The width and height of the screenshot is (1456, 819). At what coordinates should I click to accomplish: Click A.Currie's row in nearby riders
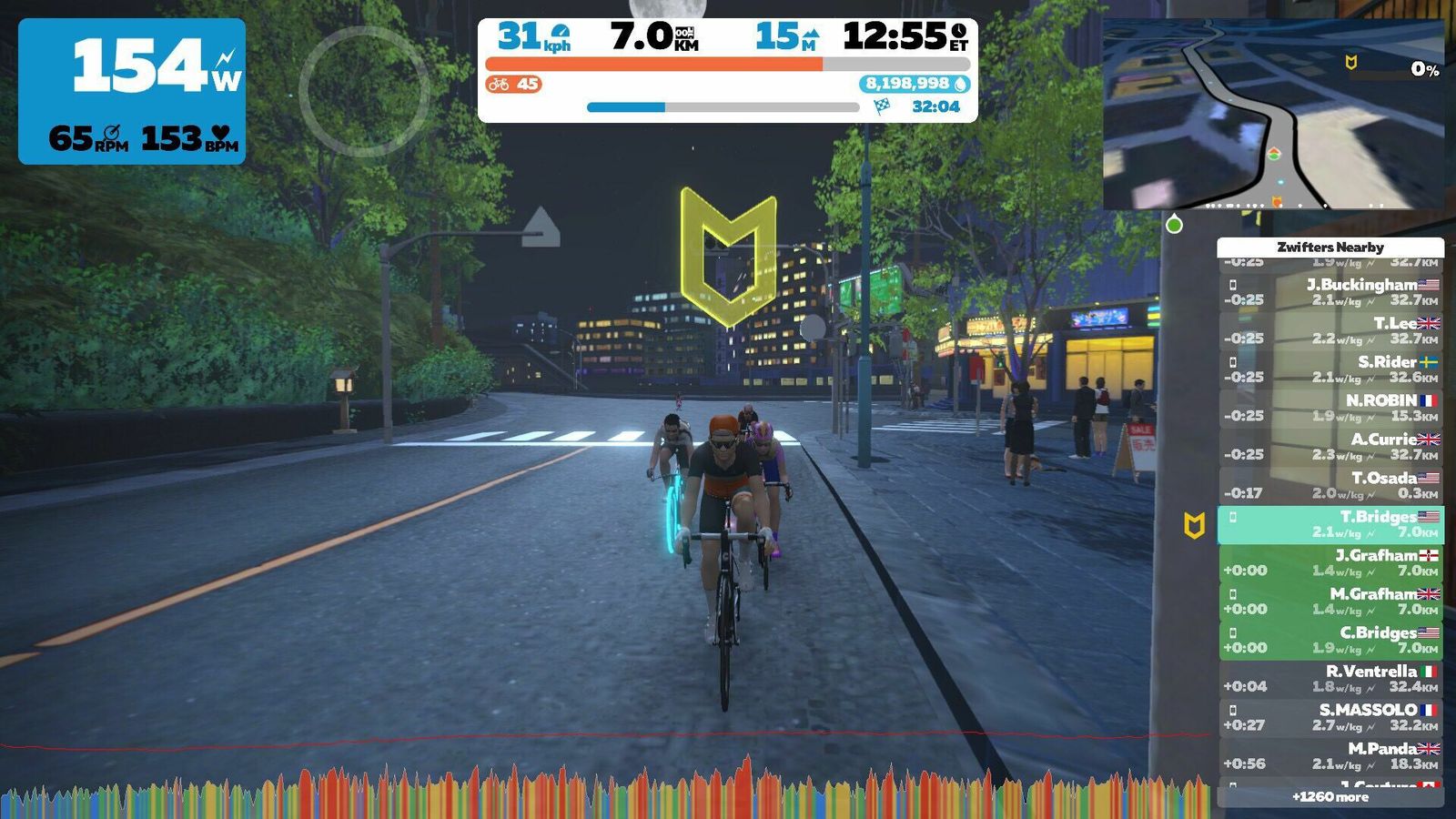click(x=1330, y=447)
